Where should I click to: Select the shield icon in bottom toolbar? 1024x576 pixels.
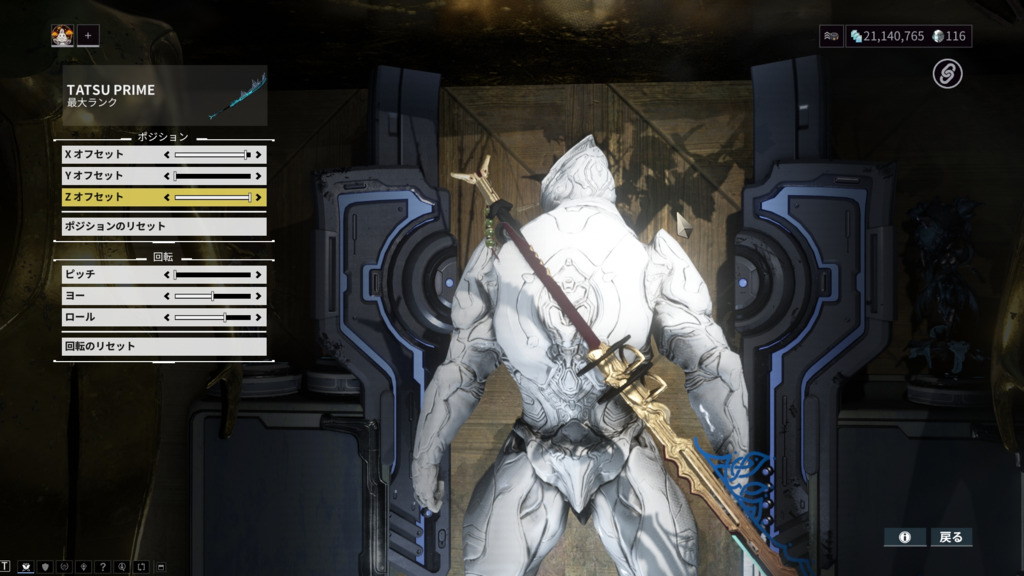click(44, 567)
